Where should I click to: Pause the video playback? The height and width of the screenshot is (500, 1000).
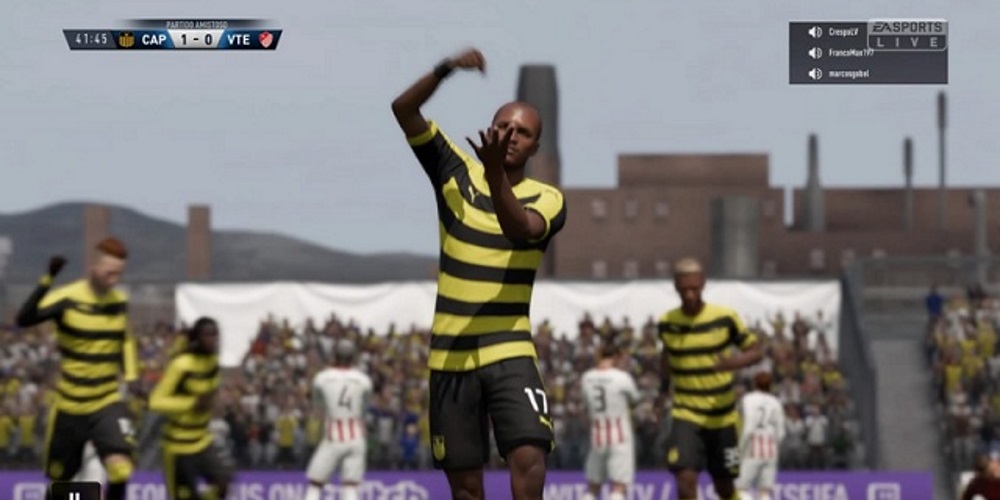pos(75,493)
